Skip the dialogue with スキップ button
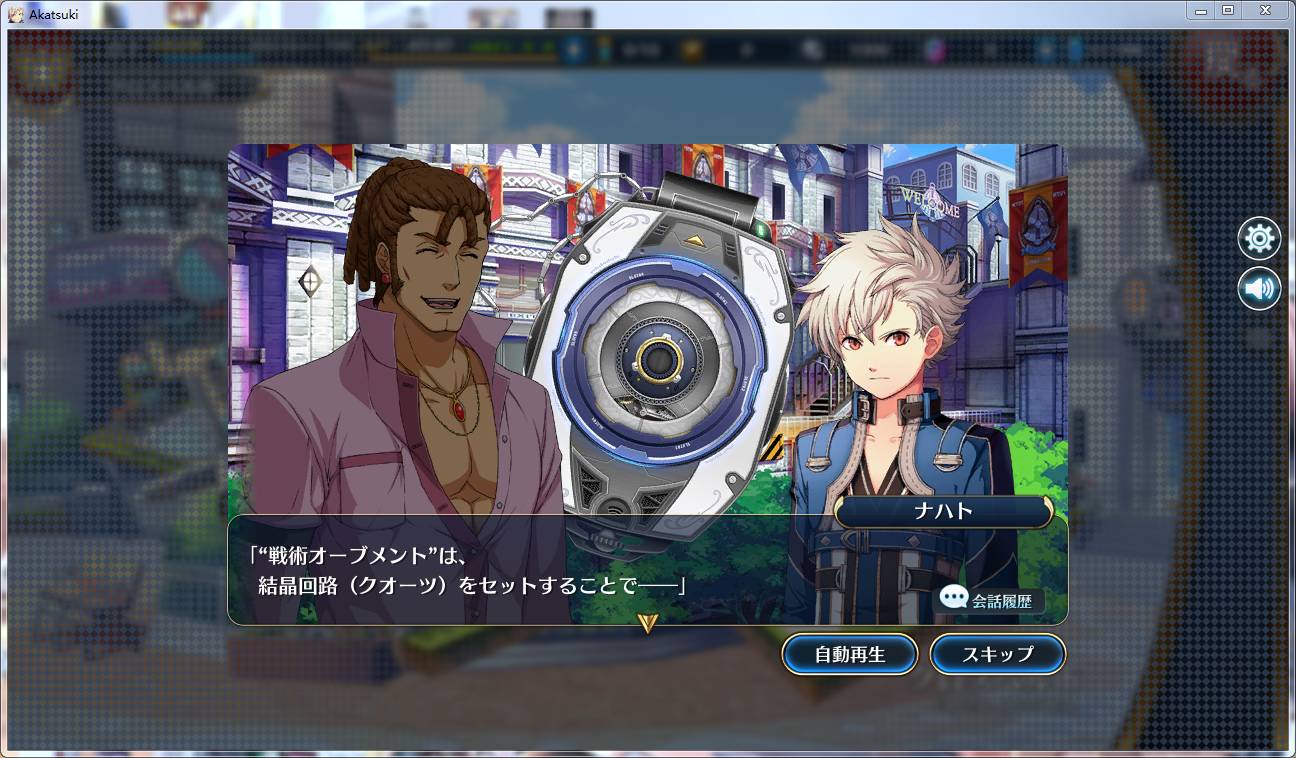The image size is (1296, 758). tap(997, 654)
